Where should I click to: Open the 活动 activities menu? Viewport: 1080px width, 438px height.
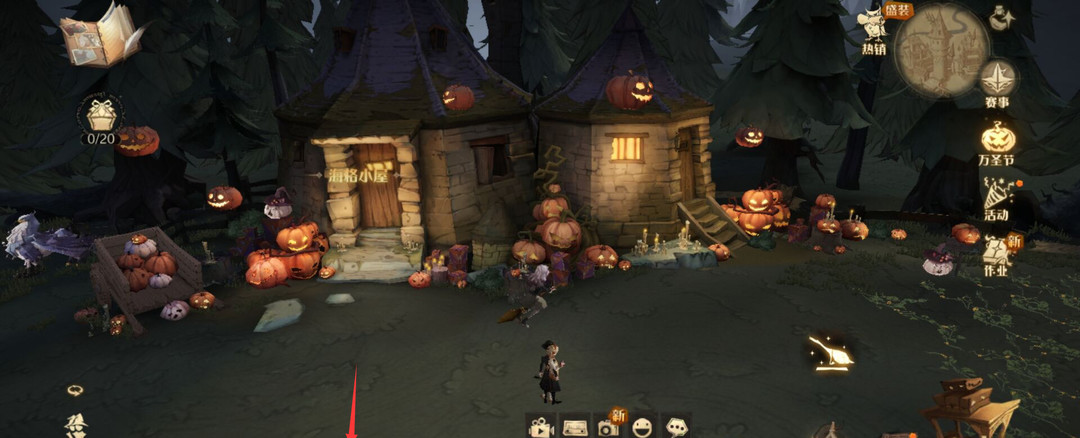pos(996,198)
